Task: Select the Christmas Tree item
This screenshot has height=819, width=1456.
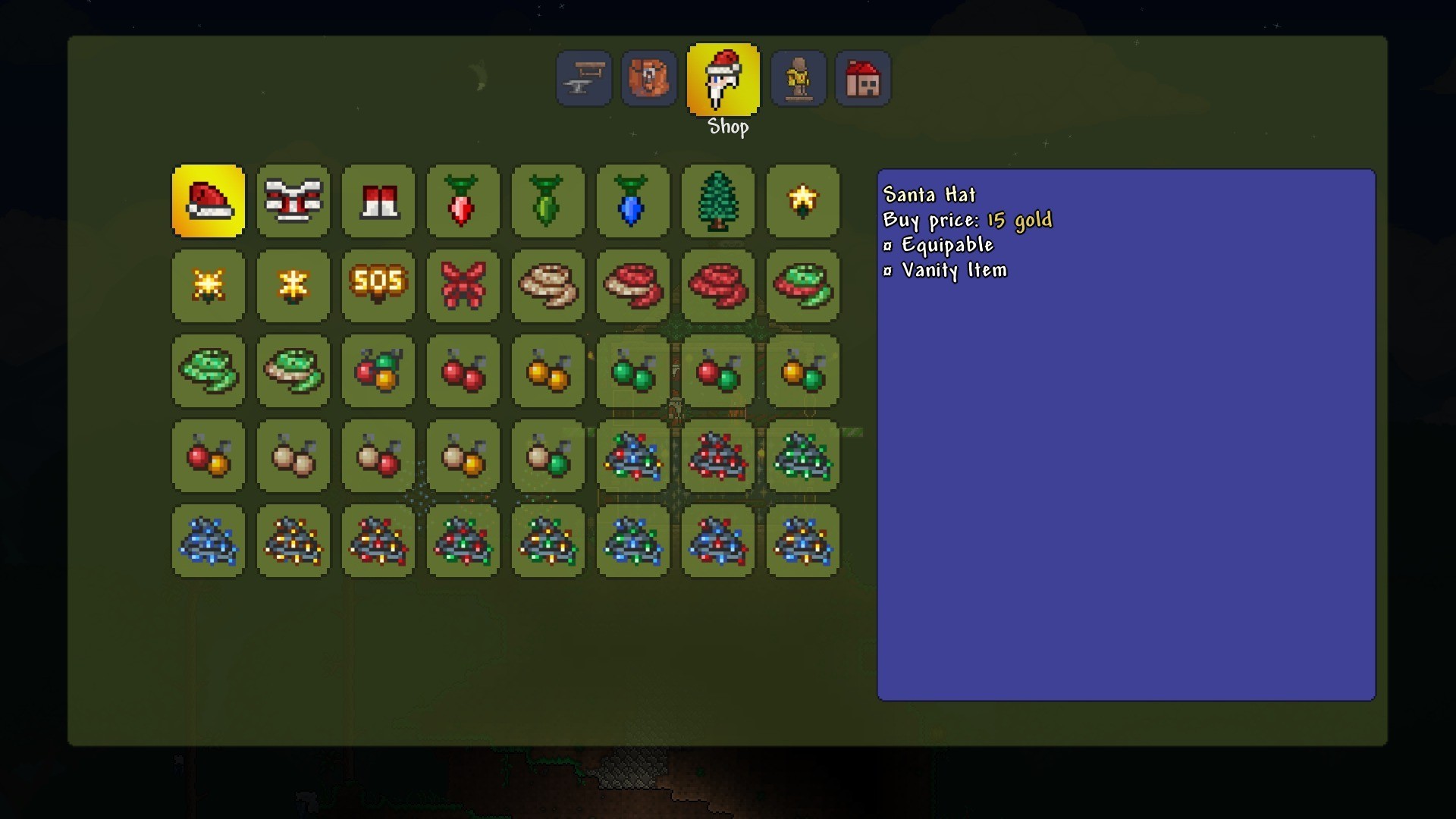Action: (718, 202)
